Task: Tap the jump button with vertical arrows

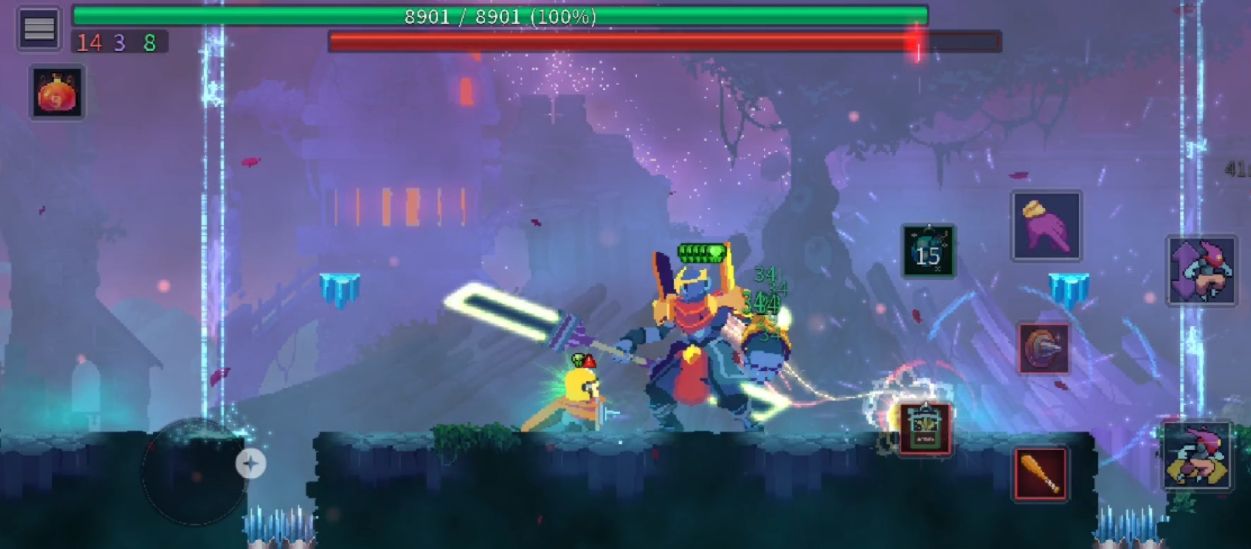Action: click(x=1201, y=271)
